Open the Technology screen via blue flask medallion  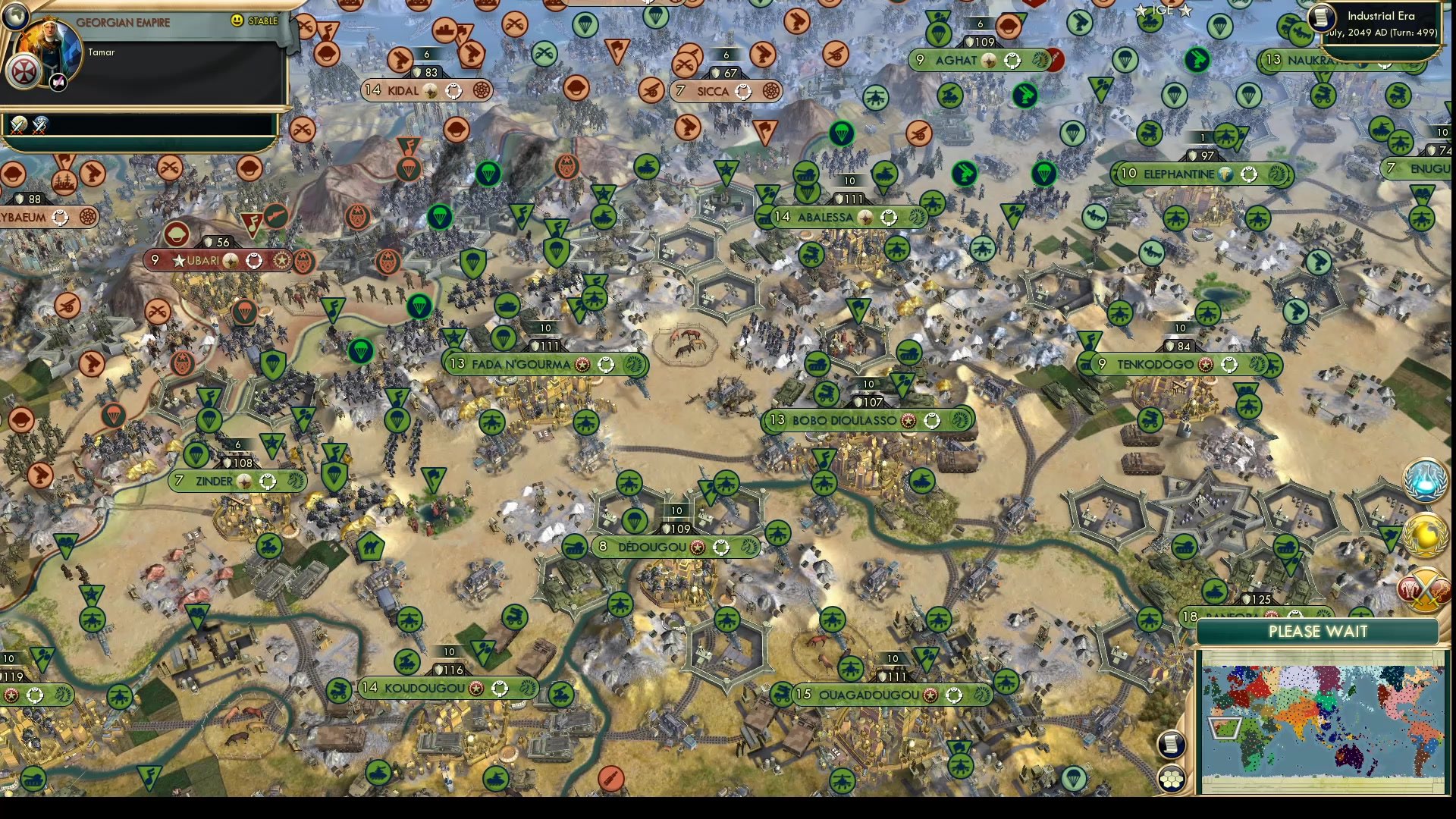(x=1424, y=477)
